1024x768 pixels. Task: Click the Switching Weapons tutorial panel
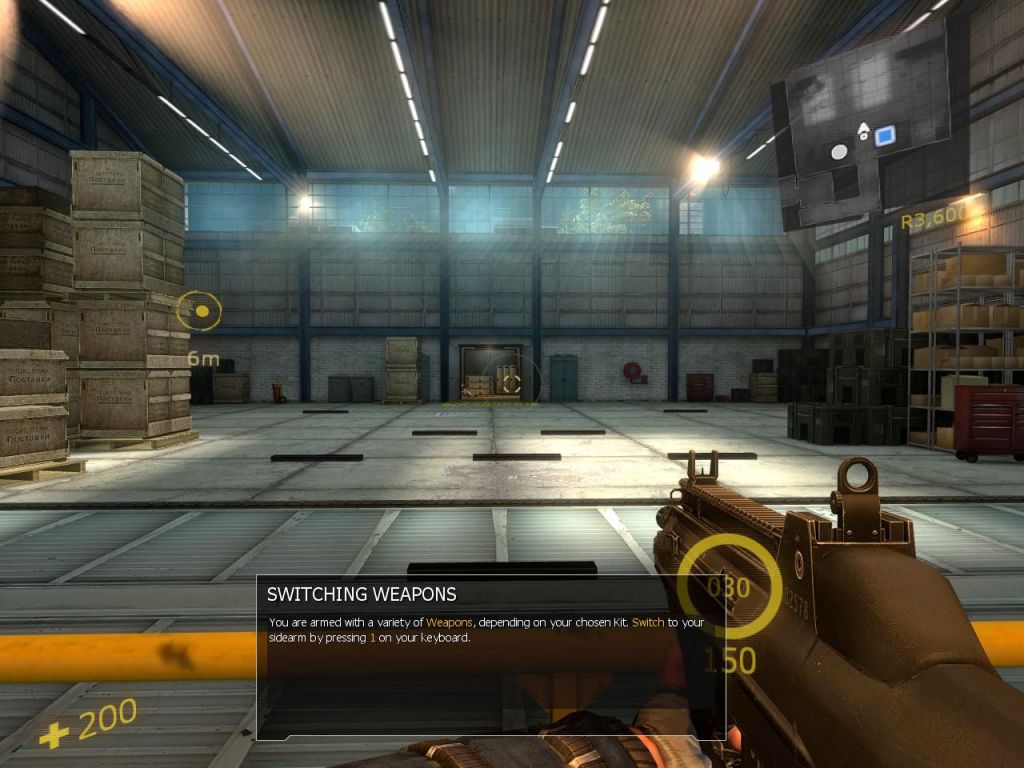pos(490,657)
